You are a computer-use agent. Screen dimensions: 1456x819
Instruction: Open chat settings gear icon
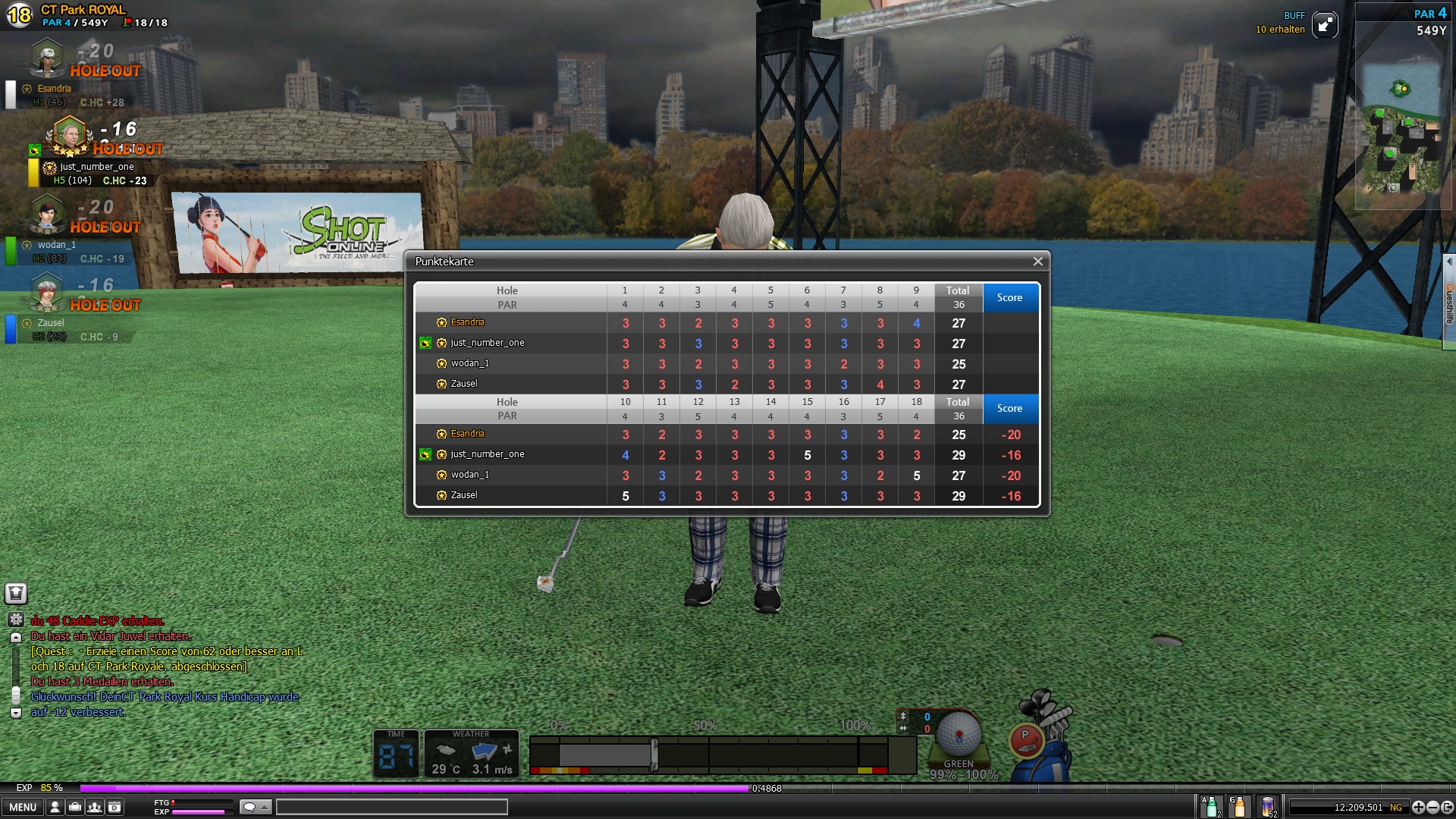[16, 620]
